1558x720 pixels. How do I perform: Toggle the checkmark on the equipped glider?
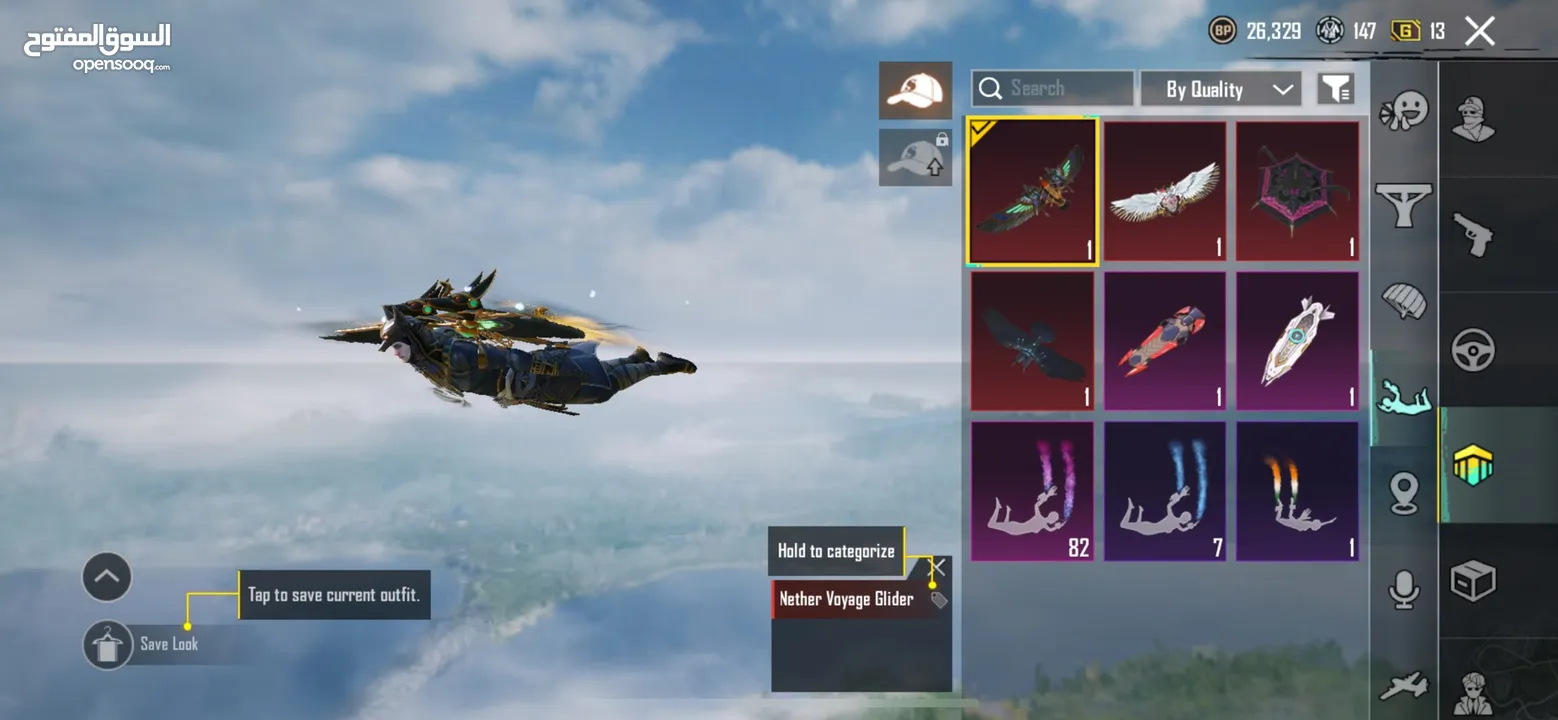click(x=979, y=130)
